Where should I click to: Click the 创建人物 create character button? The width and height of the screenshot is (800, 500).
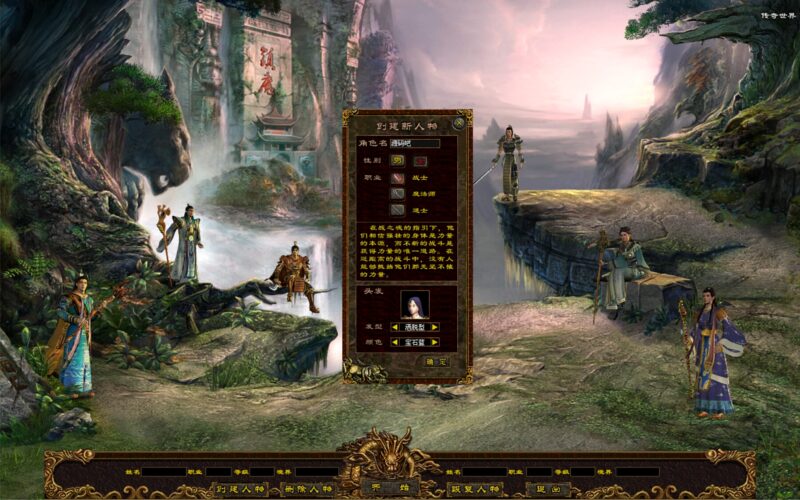(238, 489)
